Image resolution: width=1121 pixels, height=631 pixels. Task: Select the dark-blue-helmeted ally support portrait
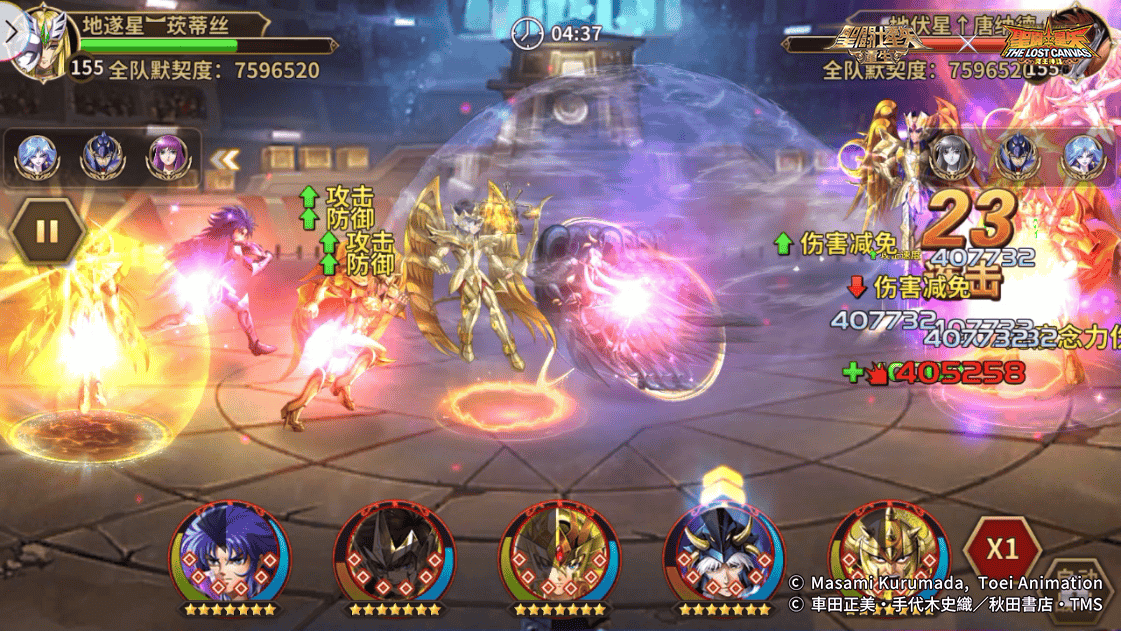(102, 157)
